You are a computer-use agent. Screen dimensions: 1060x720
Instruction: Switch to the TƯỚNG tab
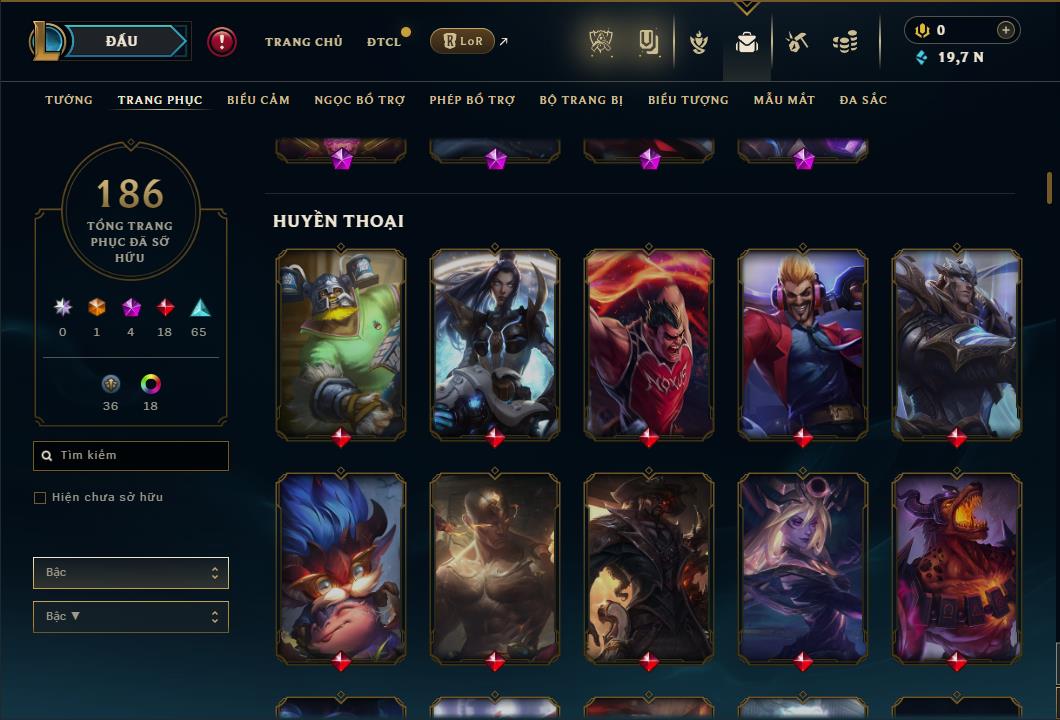69,100
